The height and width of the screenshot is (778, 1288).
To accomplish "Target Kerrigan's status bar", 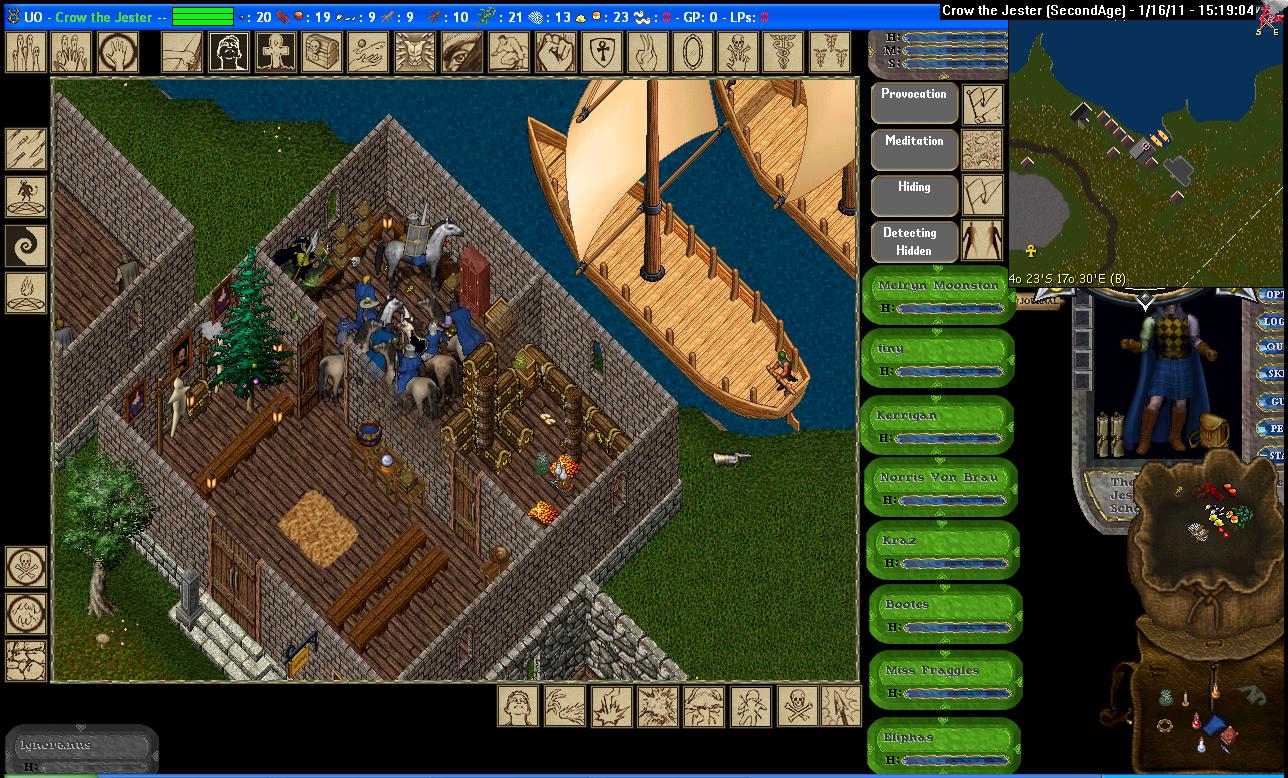I will (938, 424).
